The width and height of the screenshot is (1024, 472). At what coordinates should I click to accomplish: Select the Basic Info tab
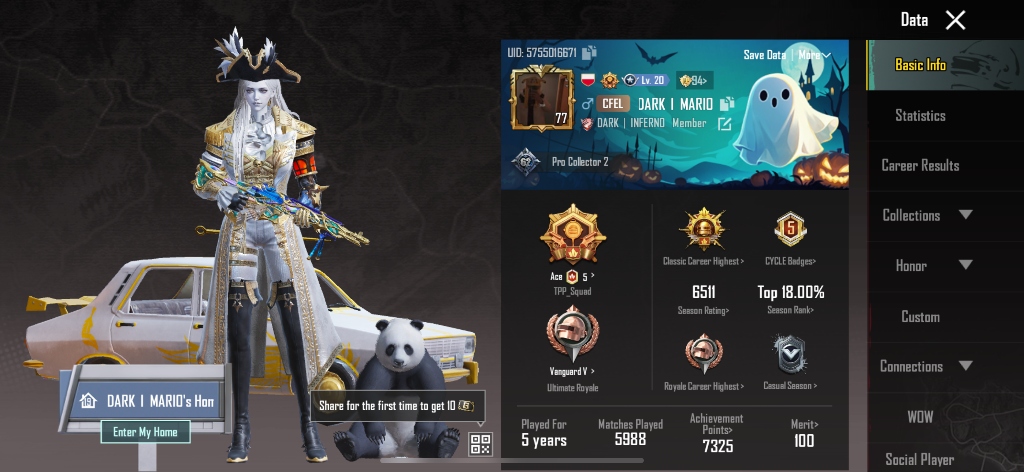[x=920, y=65]
